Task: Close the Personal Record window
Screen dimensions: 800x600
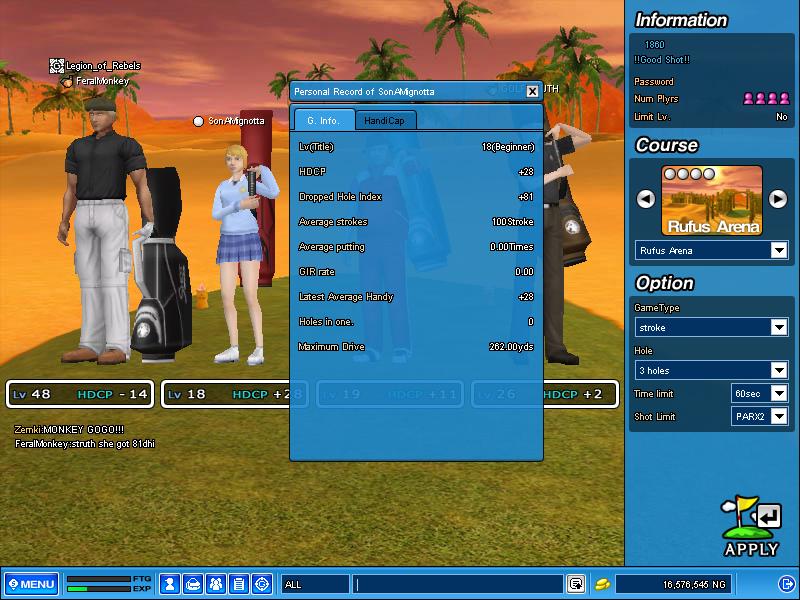Action: (x=532, y=91)
